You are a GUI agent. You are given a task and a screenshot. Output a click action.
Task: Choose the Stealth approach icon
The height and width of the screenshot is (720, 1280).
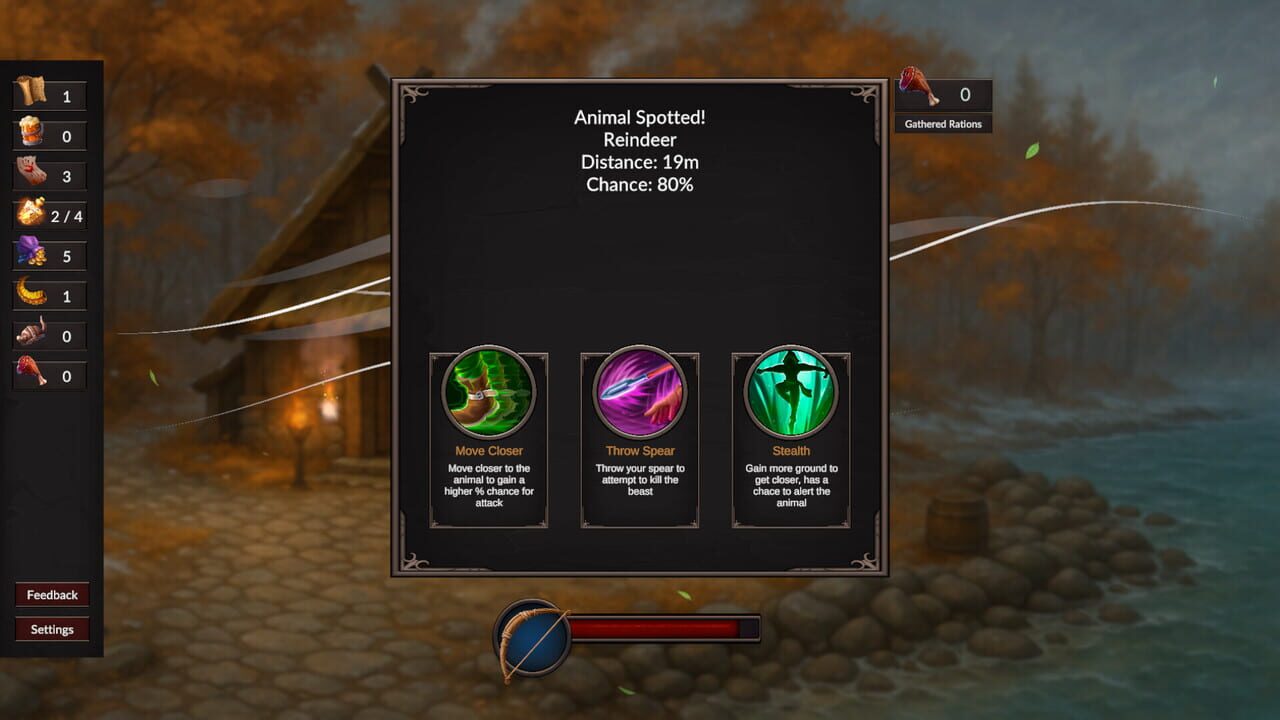coord(790,394)
